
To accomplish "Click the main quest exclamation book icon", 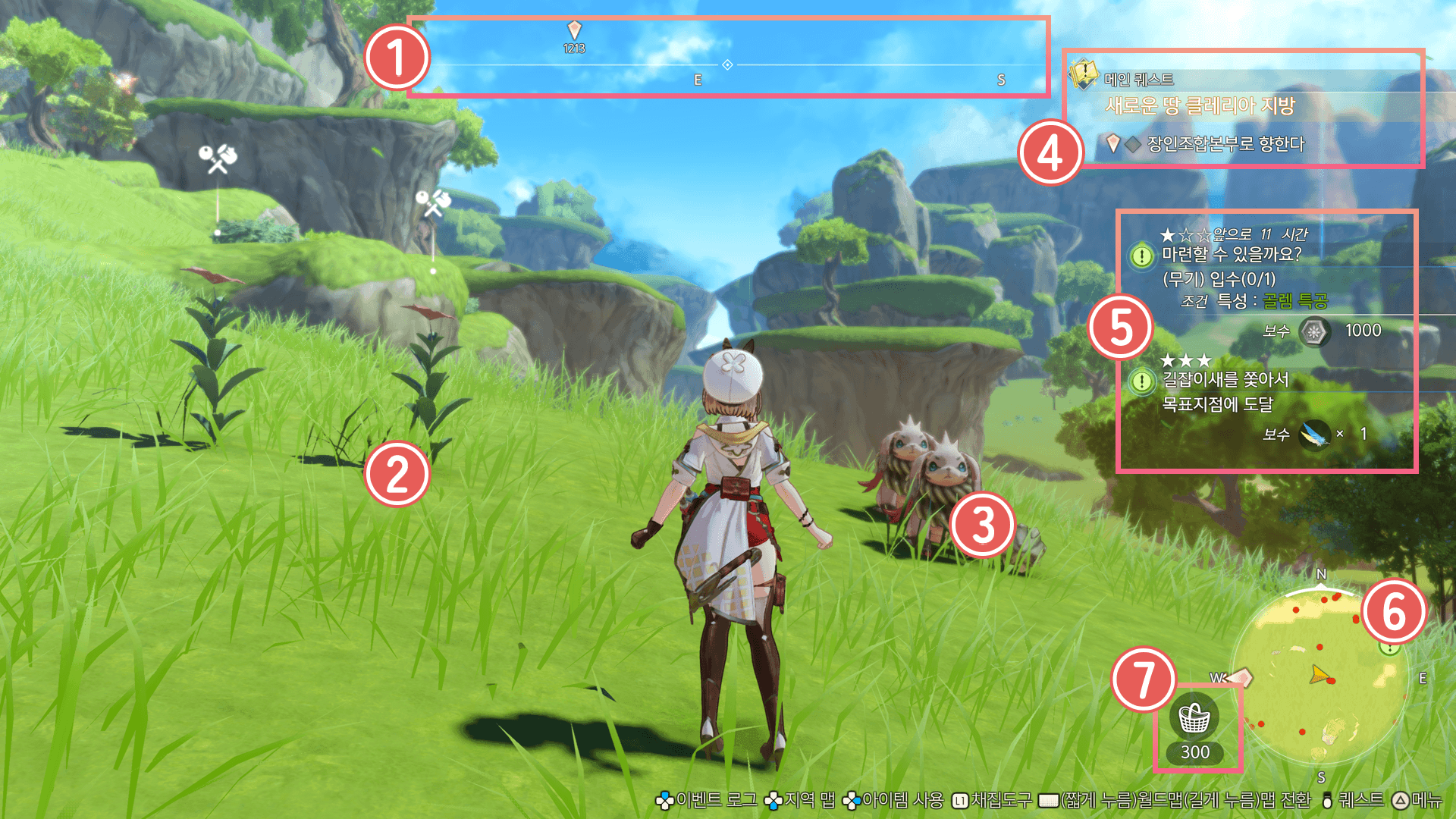I will (x=1084, y=74).
